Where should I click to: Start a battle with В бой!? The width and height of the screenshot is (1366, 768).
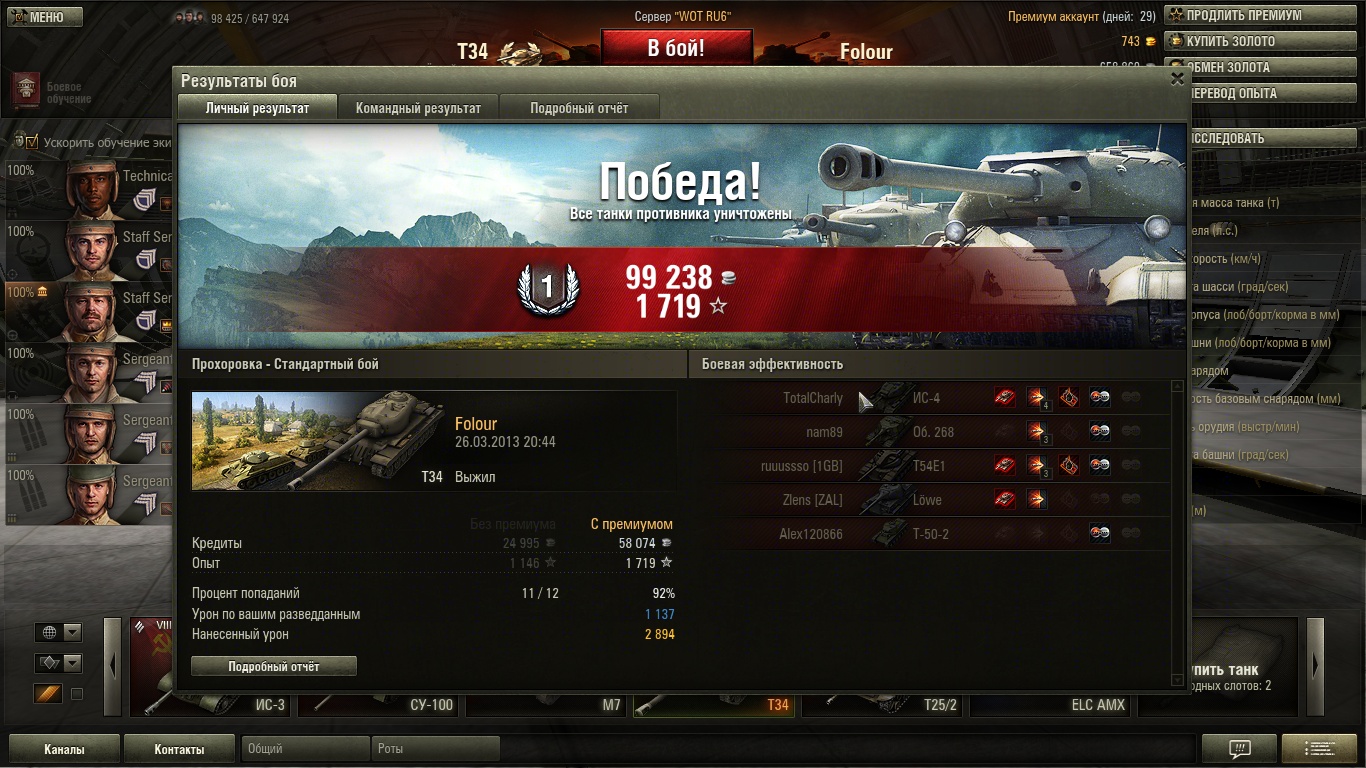(676, 48)
